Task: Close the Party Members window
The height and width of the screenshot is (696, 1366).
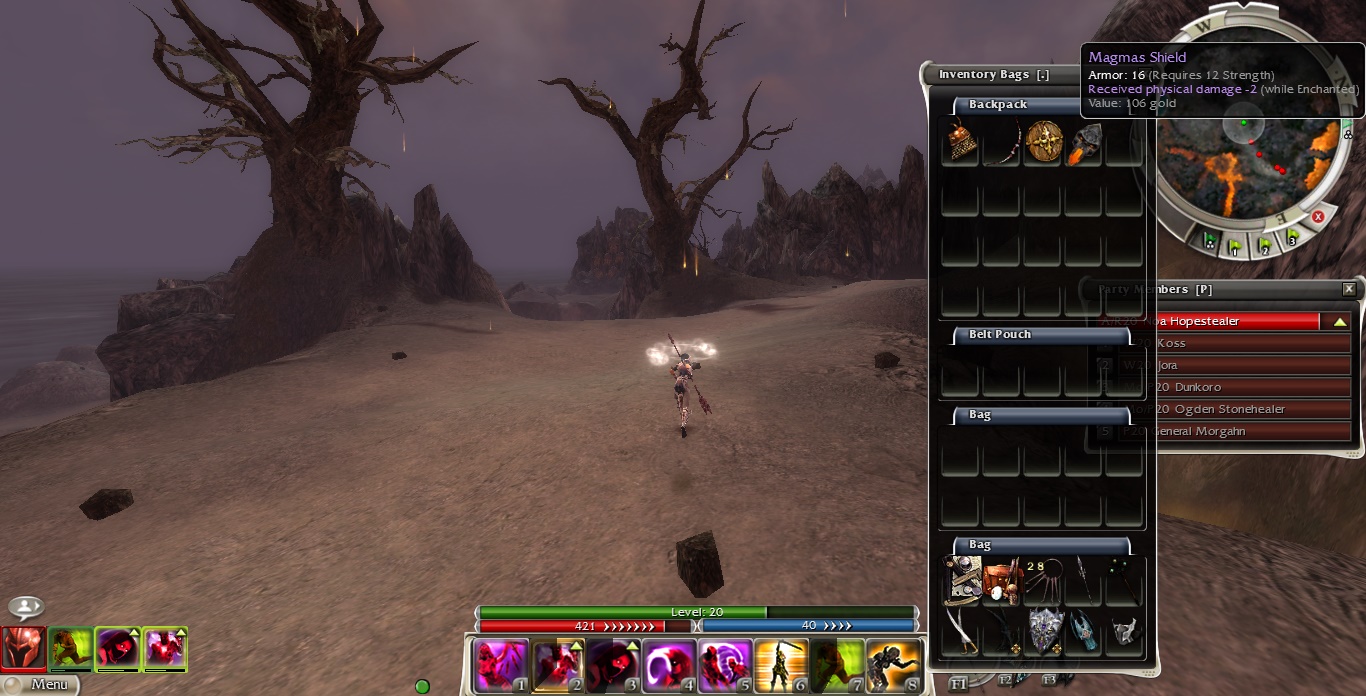Action: coord(1349,289)
